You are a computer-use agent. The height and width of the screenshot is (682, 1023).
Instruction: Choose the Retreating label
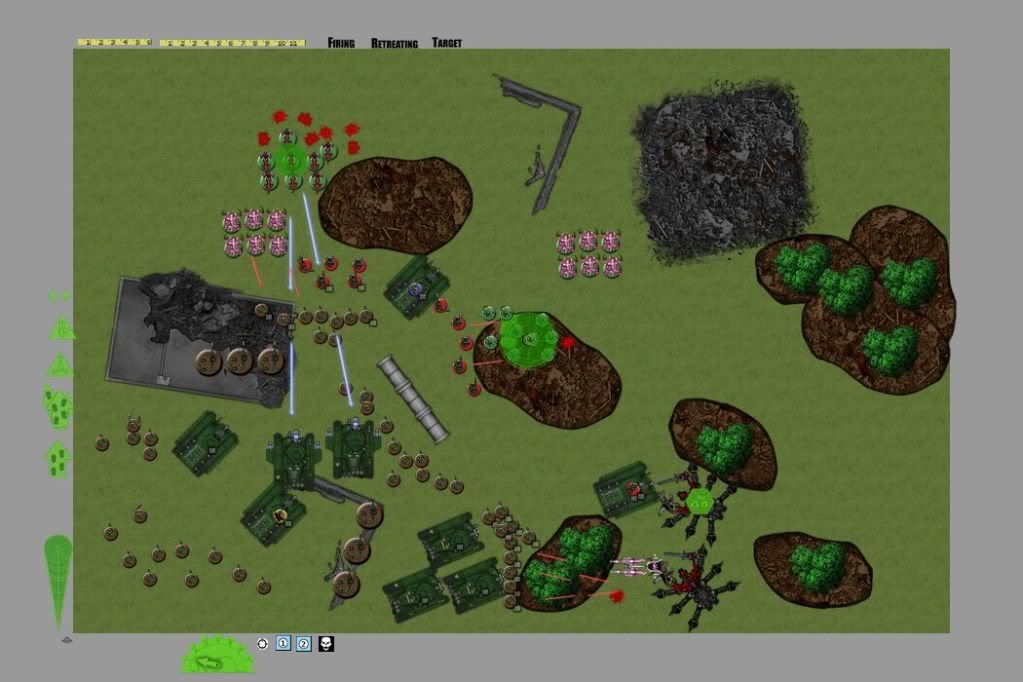click(394, 43)
